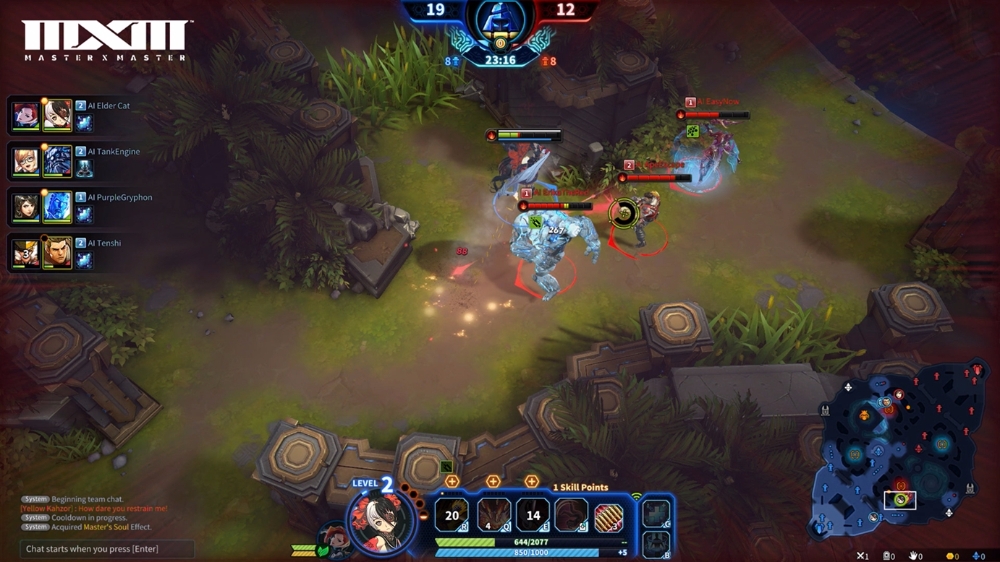Use the Q skill icon
This screenshot has width=1000, height=562.
pyautogui.click(x=494, y=516)
